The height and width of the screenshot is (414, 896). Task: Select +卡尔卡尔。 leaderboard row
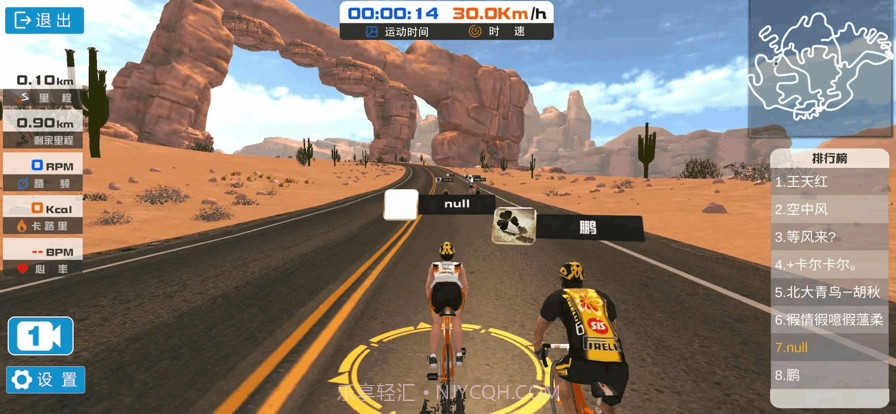[x=829, y=265]
